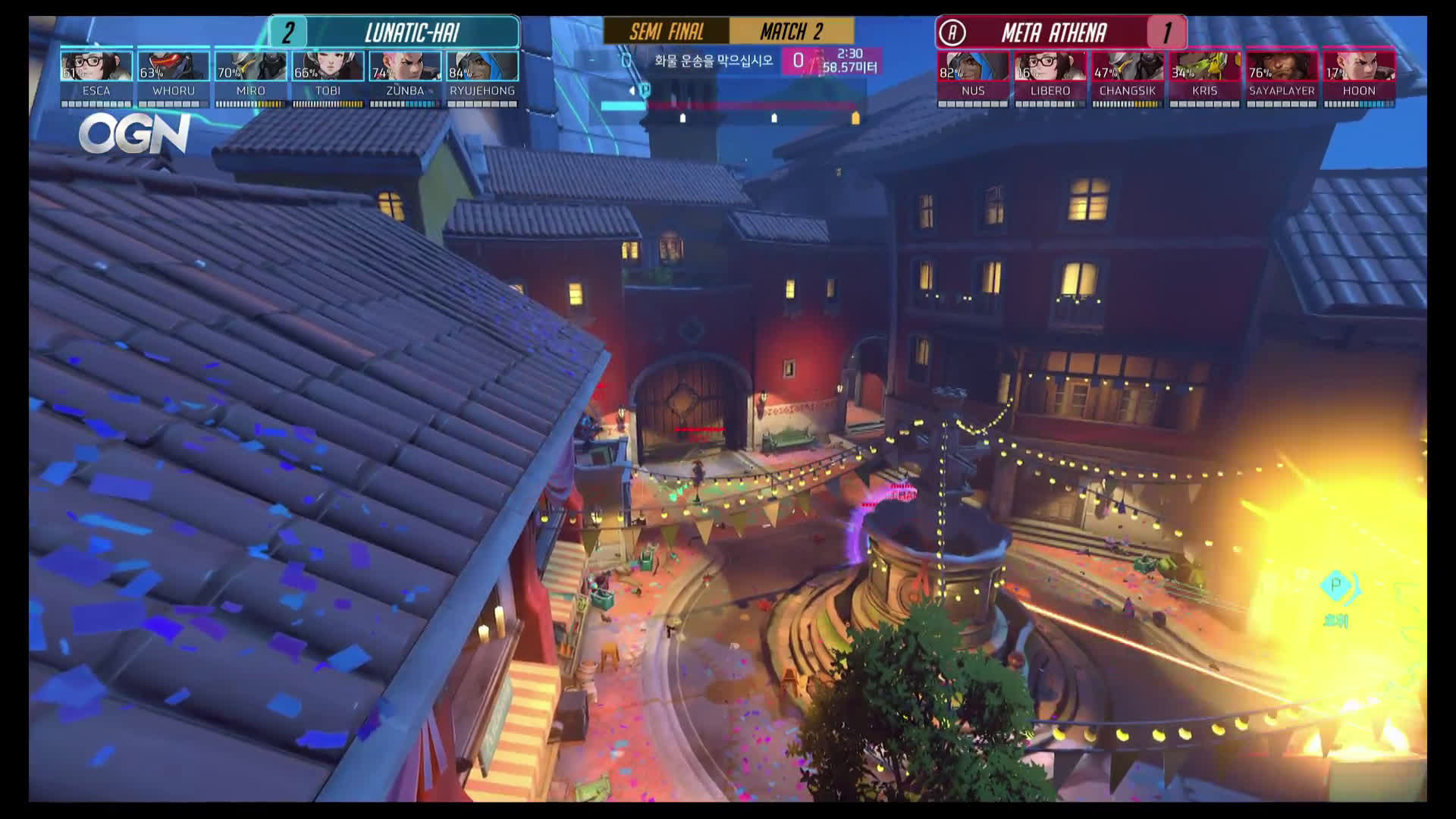Click HOON's player portrait
The image size is (1456, 819).
coord(1359,67)
